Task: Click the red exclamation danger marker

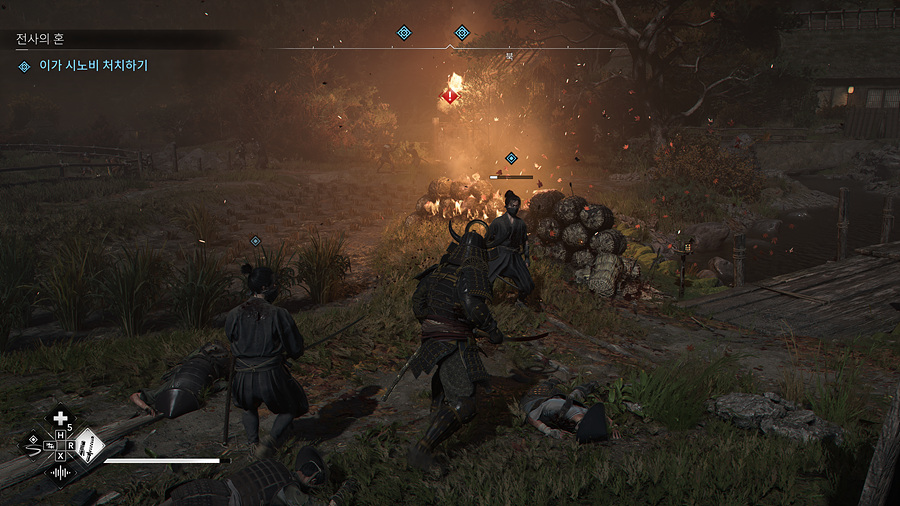Action: coord(450,96)
